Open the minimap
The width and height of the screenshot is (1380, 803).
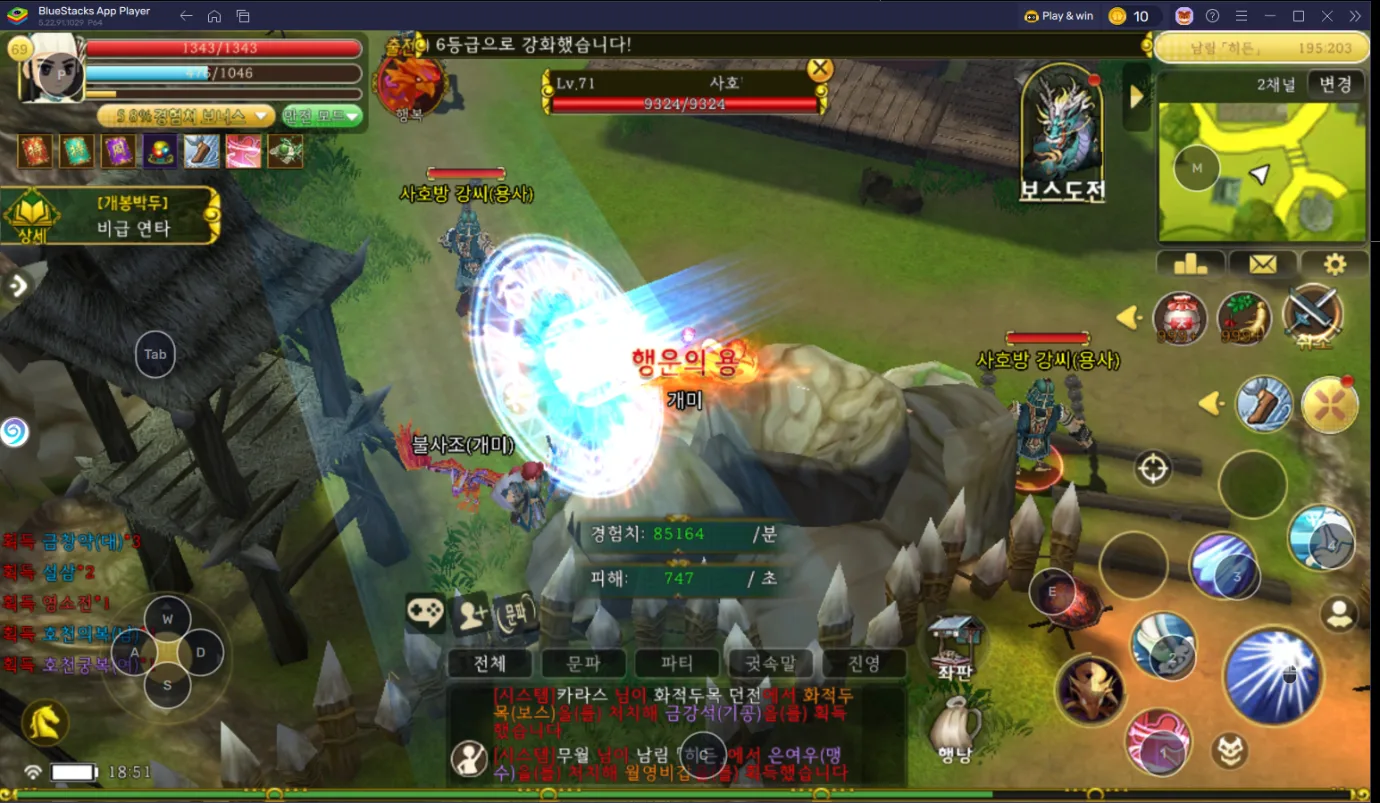1262,172
